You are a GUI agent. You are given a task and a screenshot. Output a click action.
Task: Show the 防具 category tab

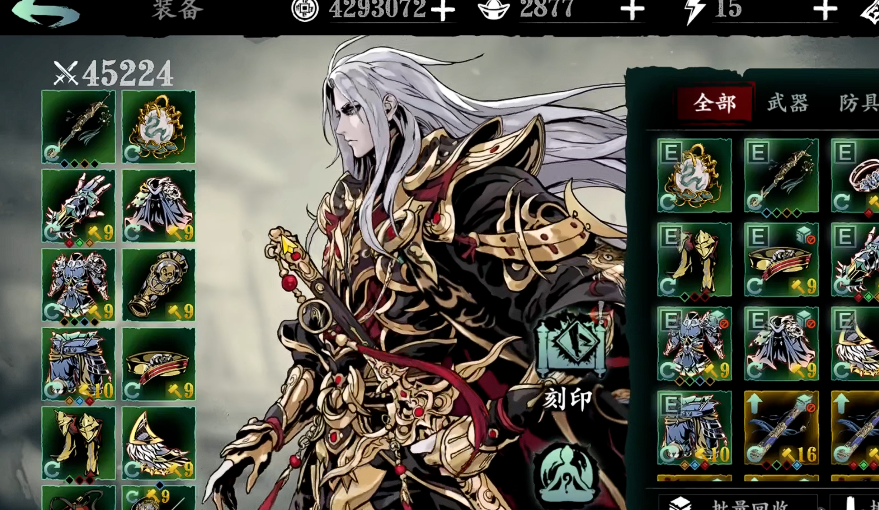coord(857,103)
